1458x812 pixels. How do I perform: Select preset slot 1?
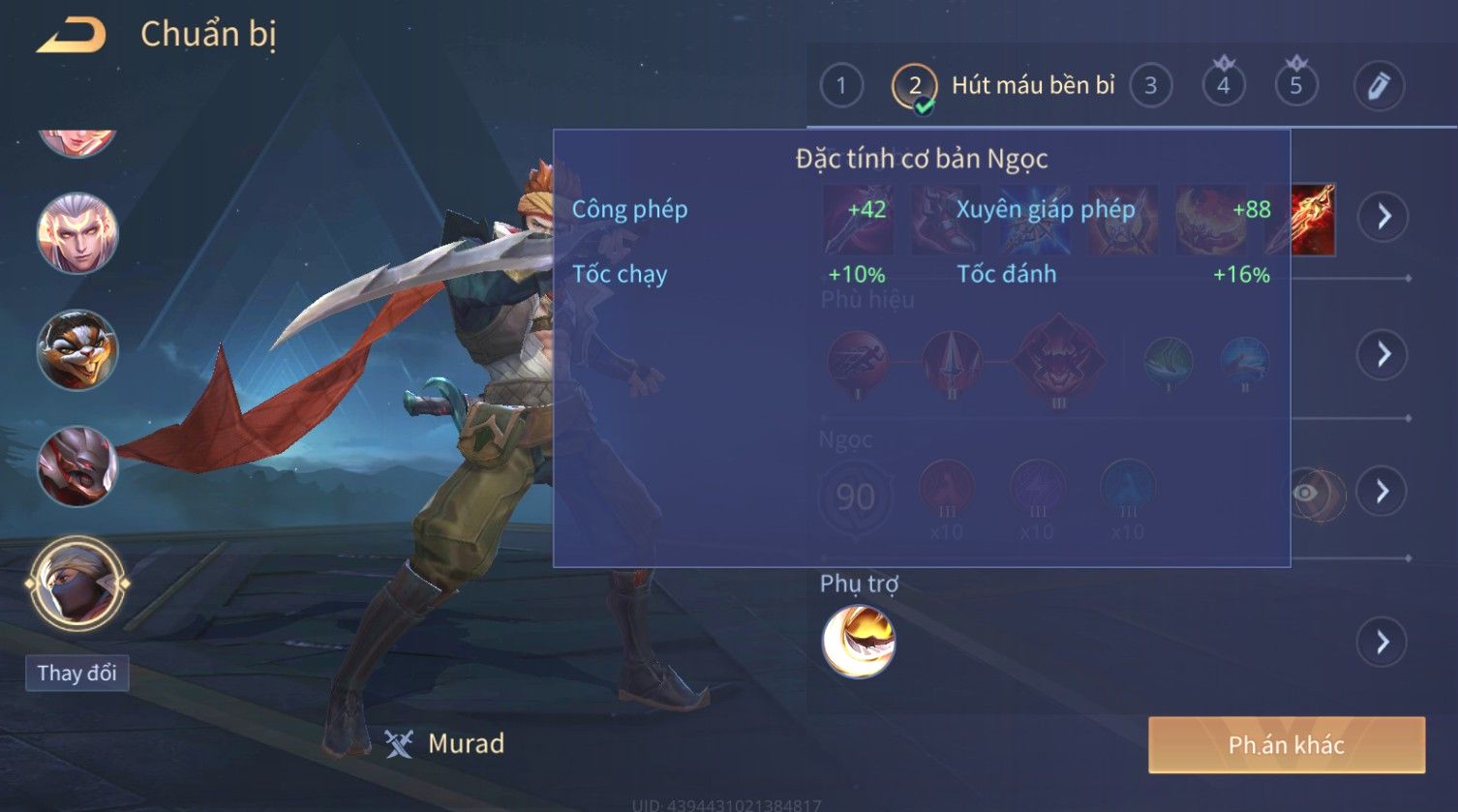point(840,86)
